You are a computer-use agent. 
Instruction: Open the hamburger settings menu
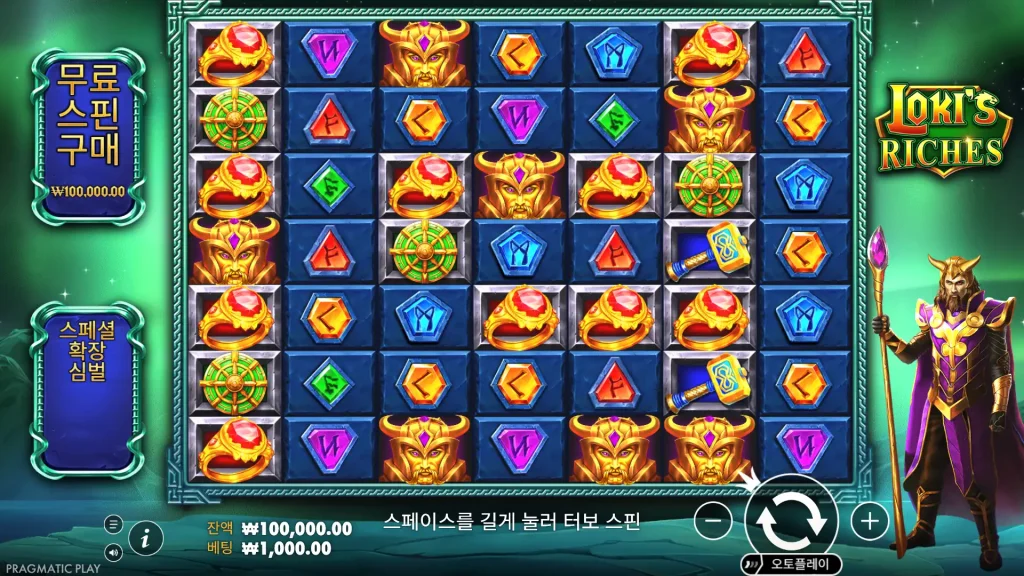coord(113,523)
